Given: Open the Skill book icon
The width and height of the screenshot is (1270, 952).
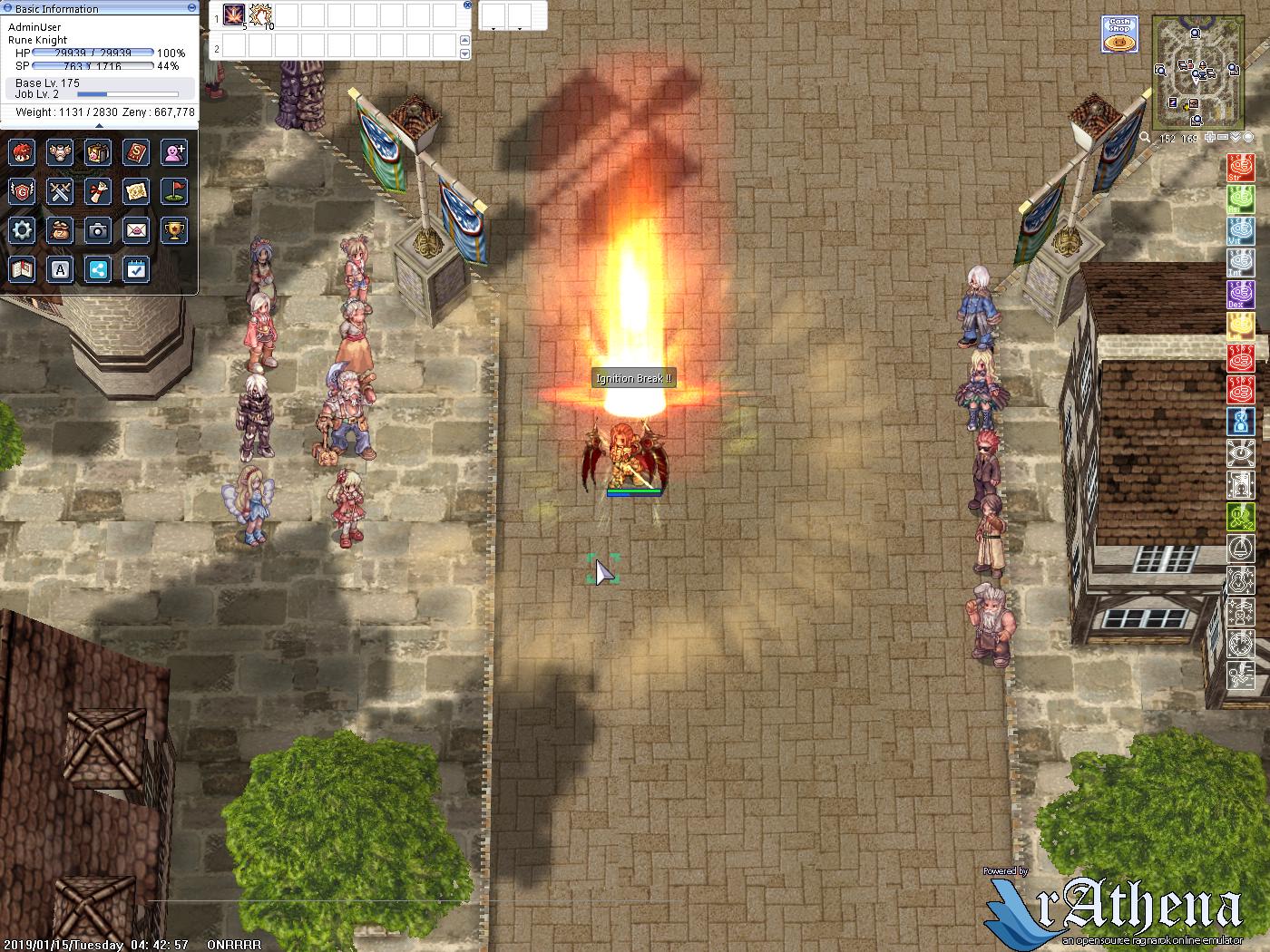Looking at the screenshot, I should [x=136, y=152].
